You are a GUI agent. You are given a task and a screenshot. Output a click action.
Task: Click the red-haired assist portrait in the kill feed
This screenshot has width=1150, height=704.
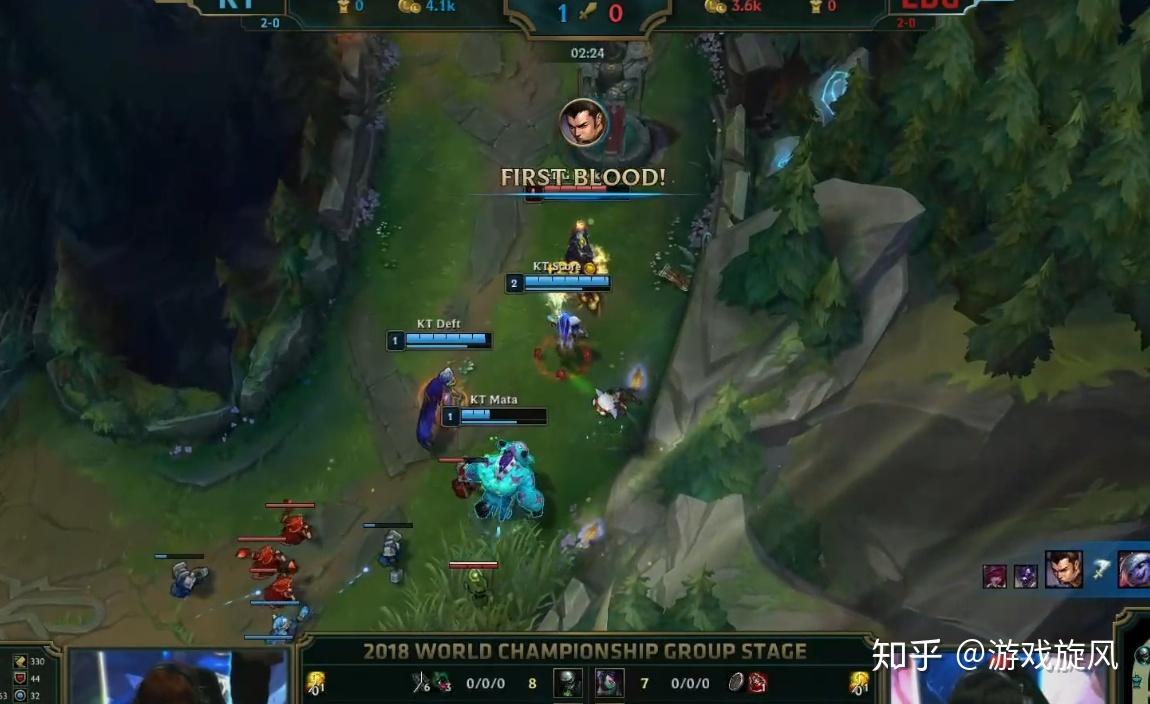(x=996, y=576)
